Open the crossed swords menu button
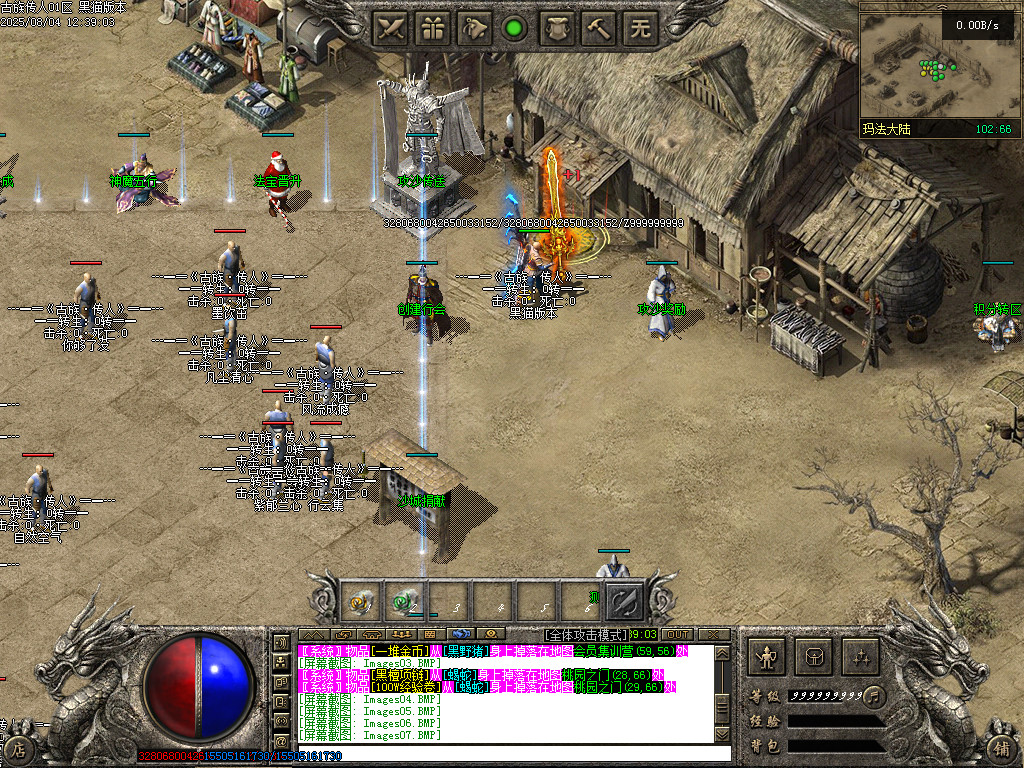This screenshot has height=768, width=1024. (392, 28)
